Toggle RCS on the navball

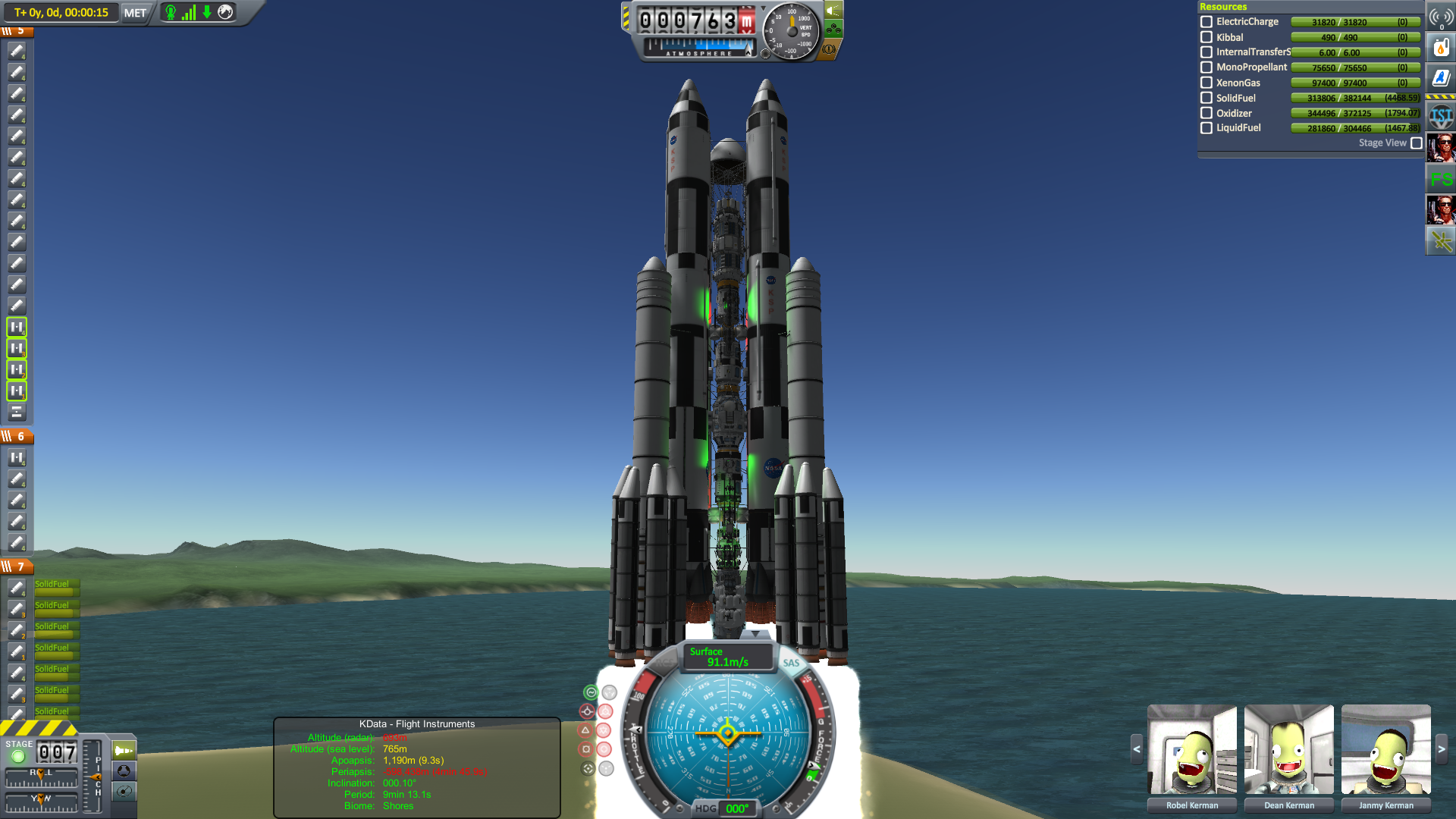pyautogui.click(x=664, y=663)
